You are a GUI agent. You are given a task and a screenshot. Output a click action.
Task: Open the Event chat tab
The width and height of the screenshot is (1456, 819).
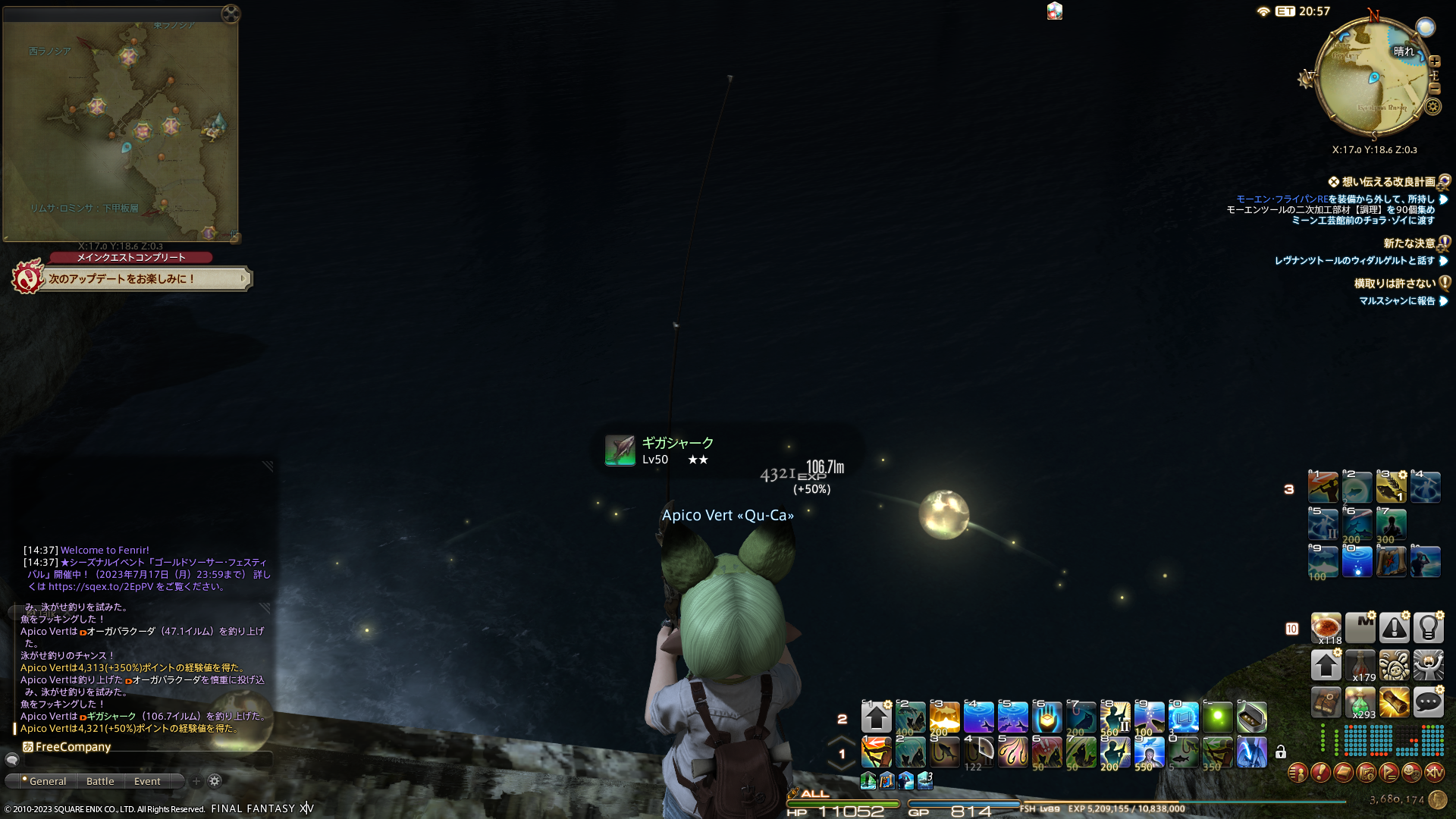(147, 781)
